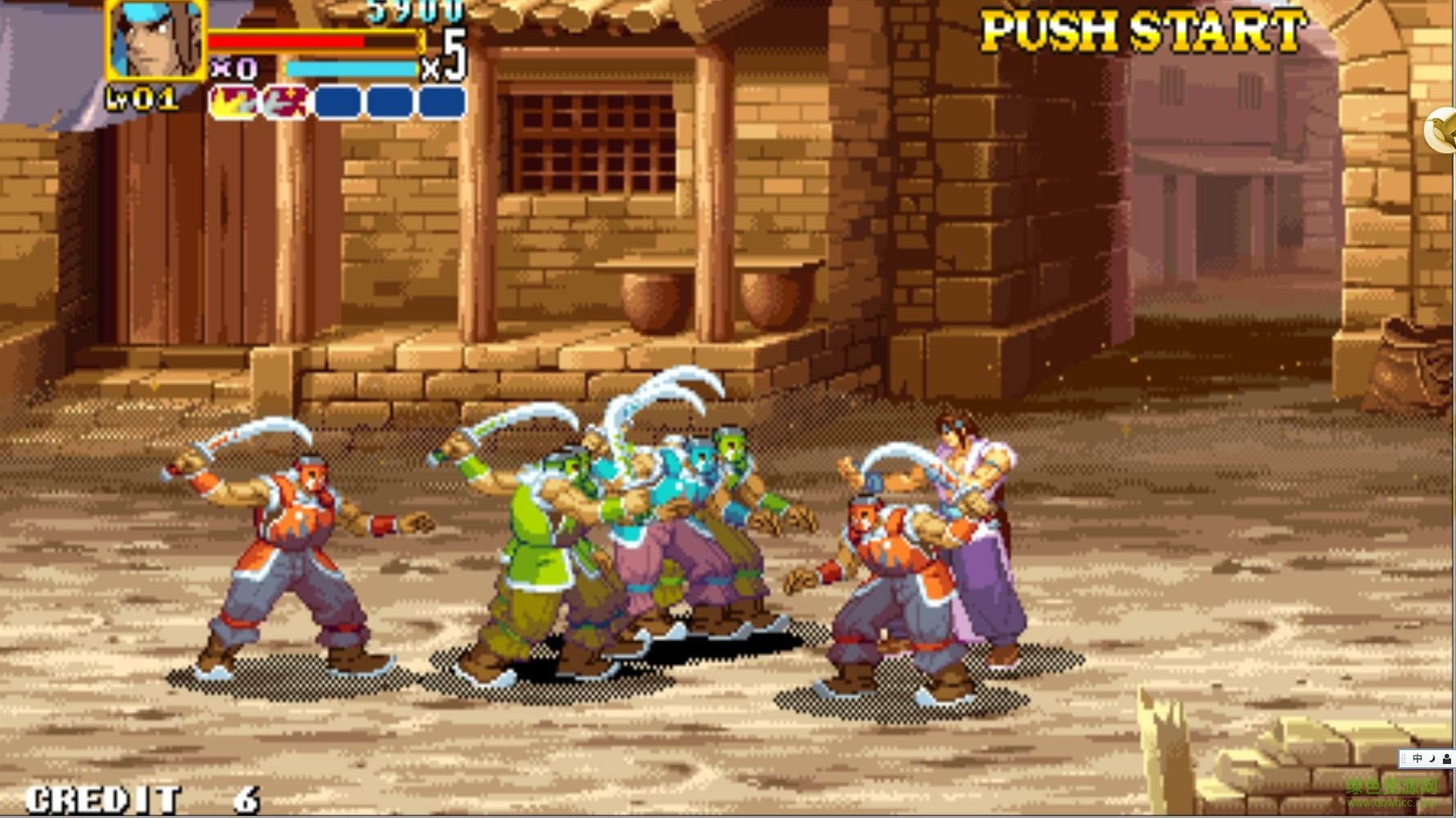Viewport: 1456px width, 818px height.
Task: Click the sword special move icon
Action: (284, 101)
